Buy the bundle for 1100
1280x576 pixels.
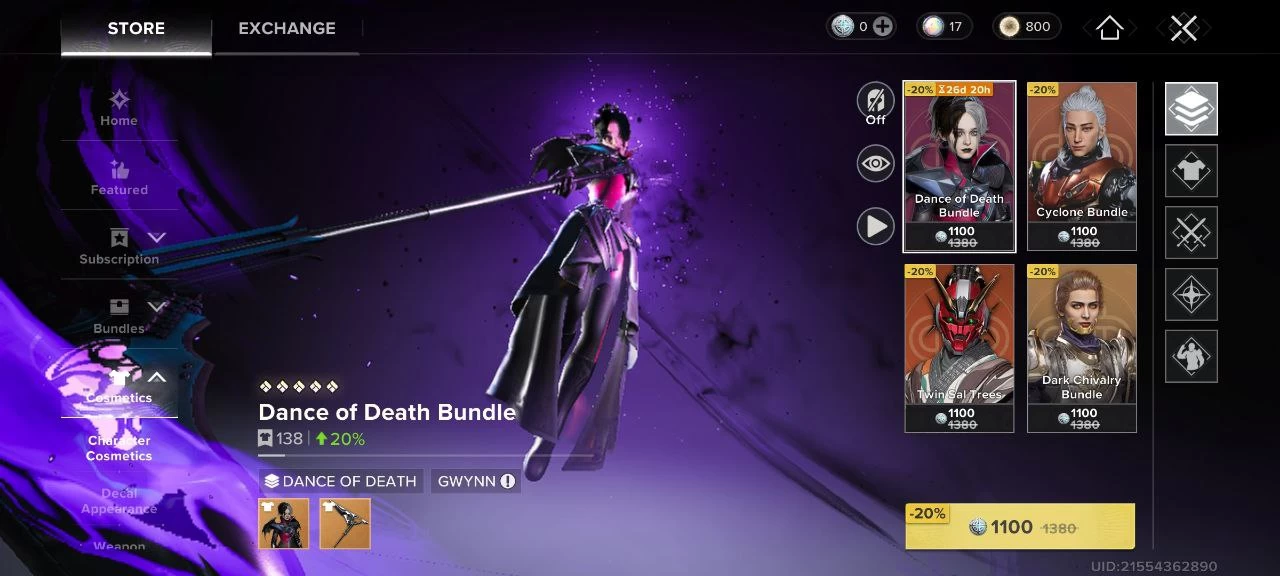click(x=1019, y=527)
